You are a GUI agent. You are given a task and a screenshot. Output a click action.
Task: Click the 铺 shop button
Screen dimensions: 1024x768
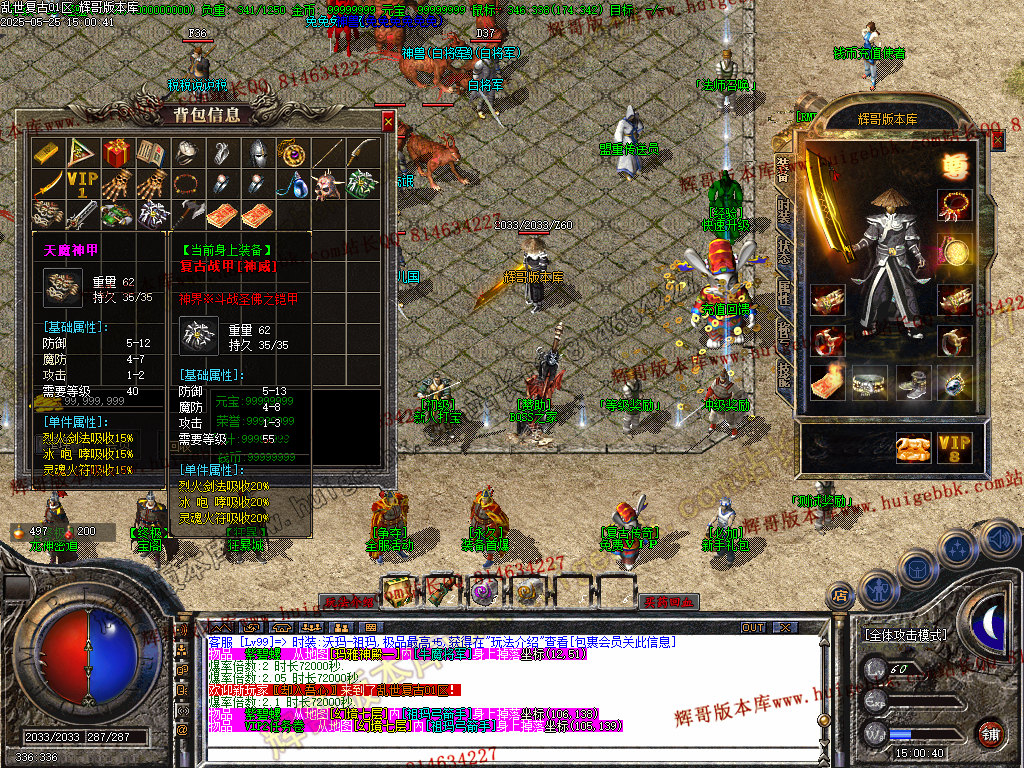(x=989, y=732)
